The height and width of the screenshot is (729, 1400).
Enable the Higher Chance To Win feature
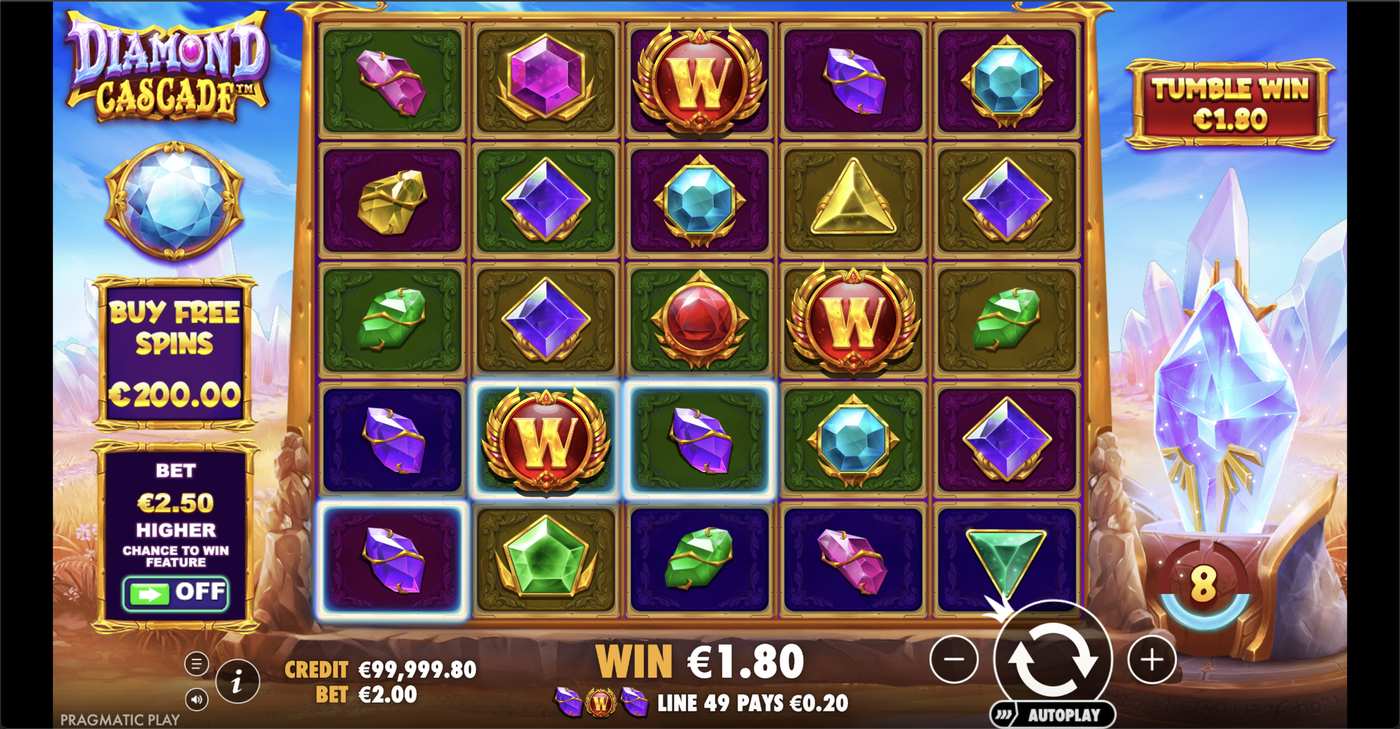click(175, 592)
